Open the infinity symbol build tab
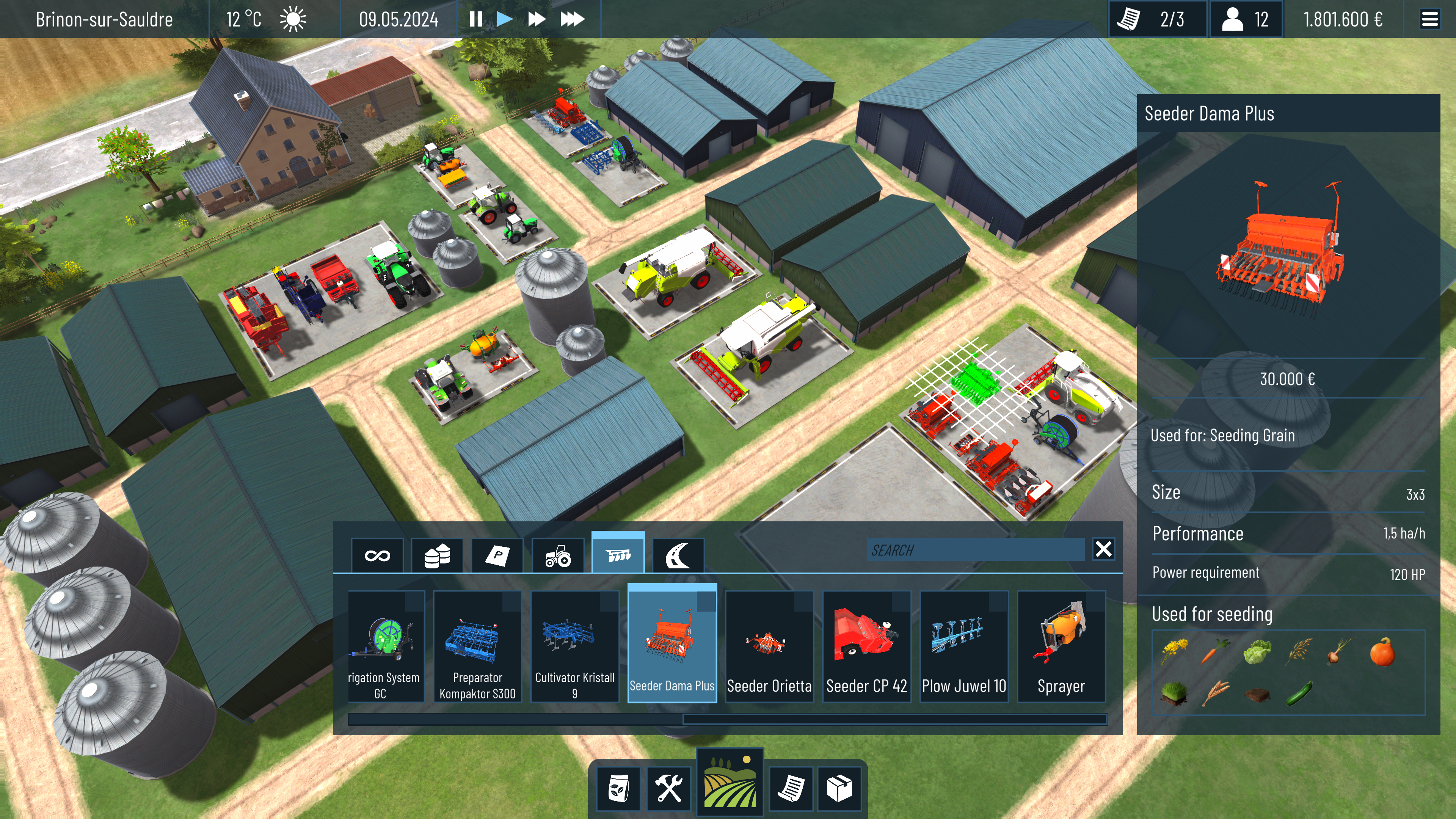 point(377,555)
